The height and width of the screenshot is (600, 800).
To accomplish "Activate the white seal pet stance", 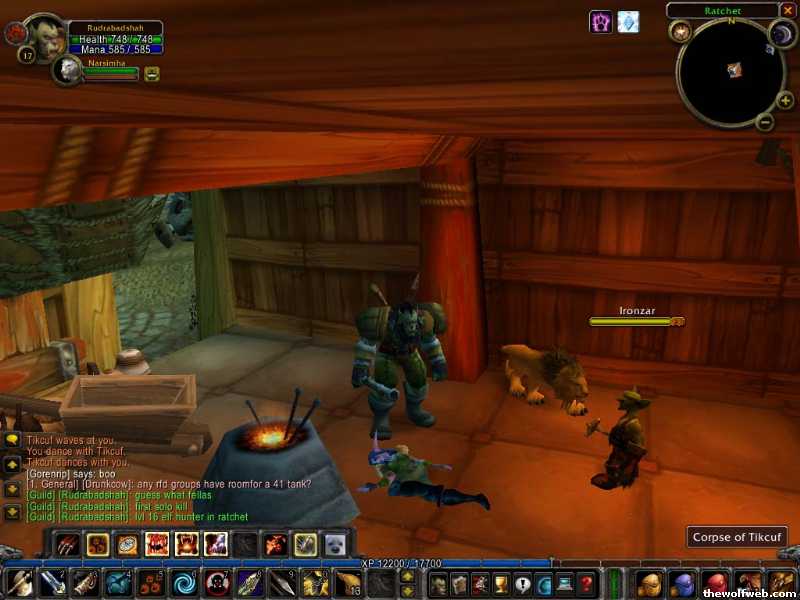I will pyautogui.click(x=335, y=544).
